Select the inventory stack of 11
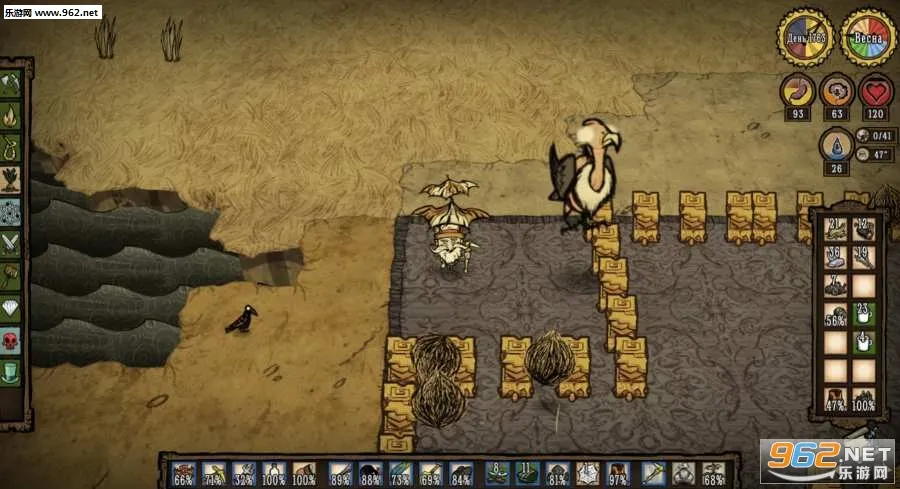The width and height of the screenshot is (900, 489). [527, 472]
